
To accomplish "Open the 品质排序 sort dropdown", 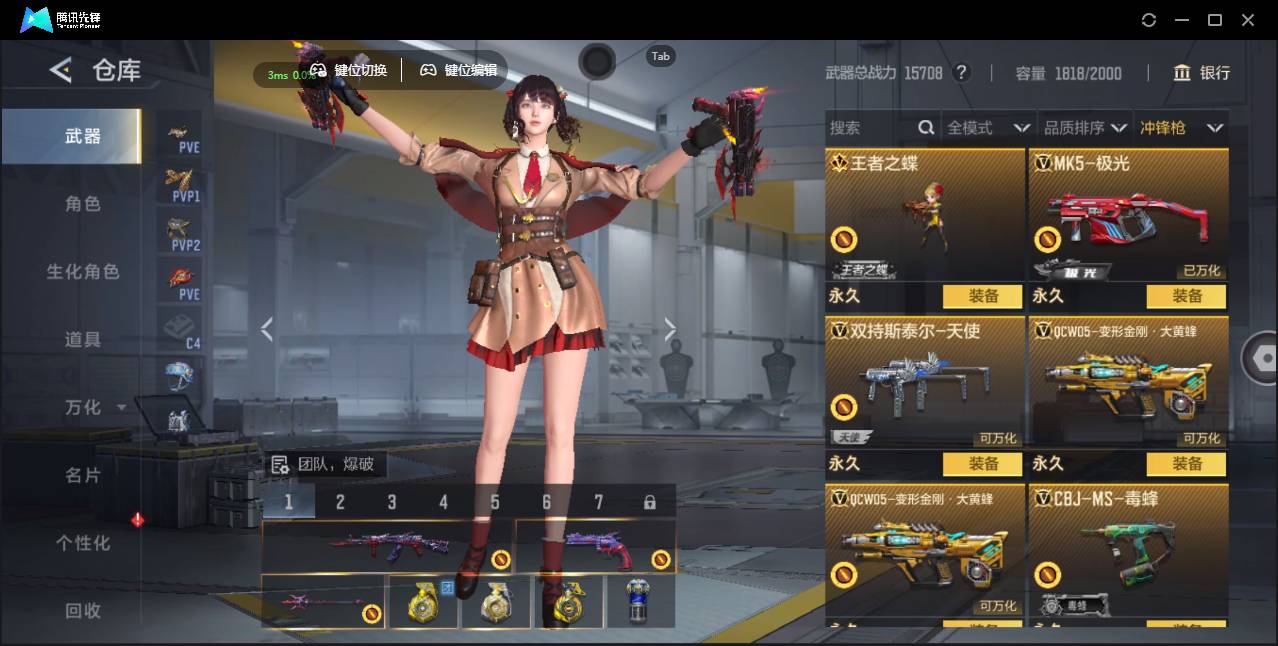I will click(x=1084, y=128).
